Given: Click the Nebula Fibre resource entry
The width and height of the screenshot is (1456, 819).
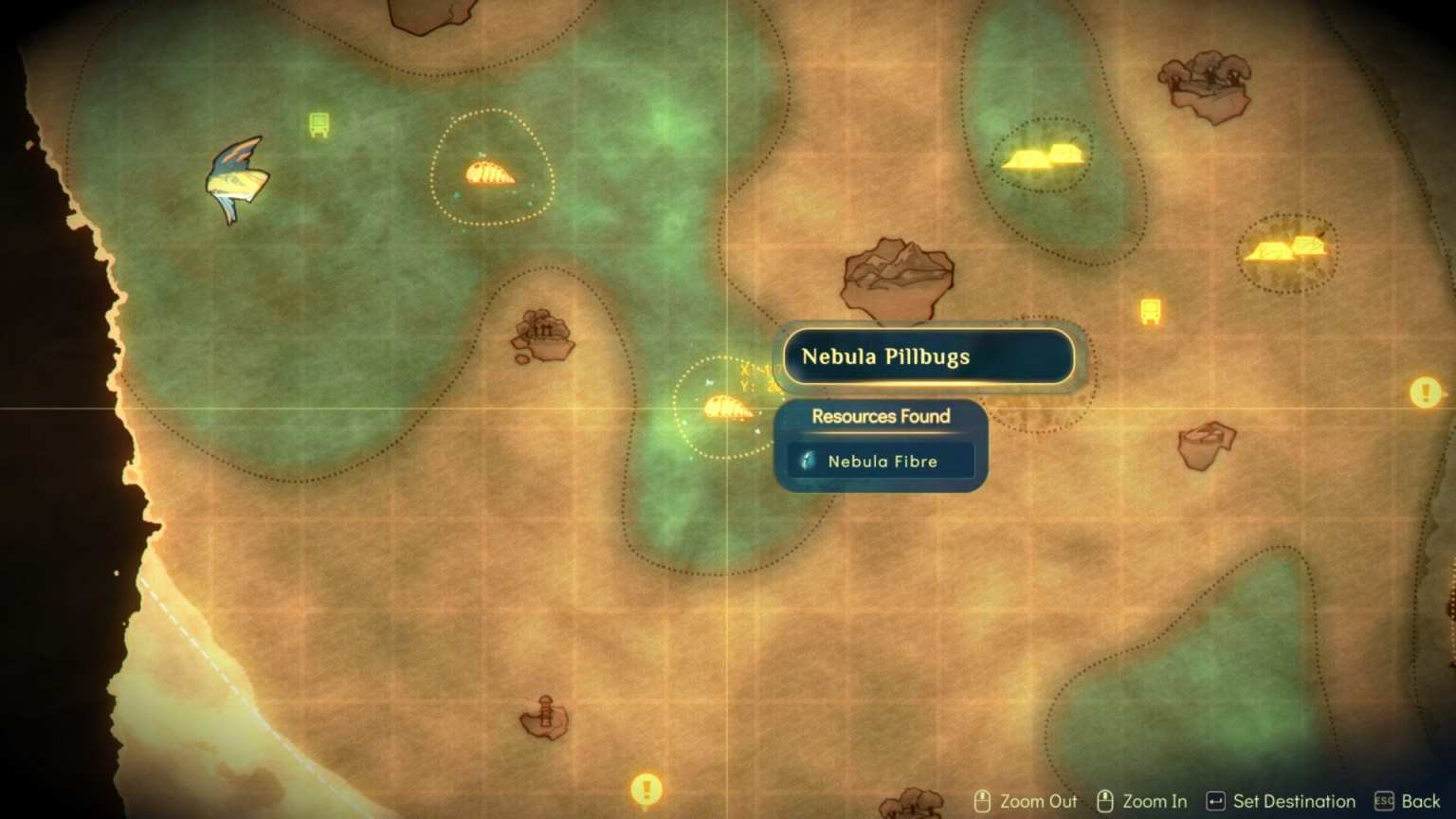Looking at the screenshot, I should [879, 462].
